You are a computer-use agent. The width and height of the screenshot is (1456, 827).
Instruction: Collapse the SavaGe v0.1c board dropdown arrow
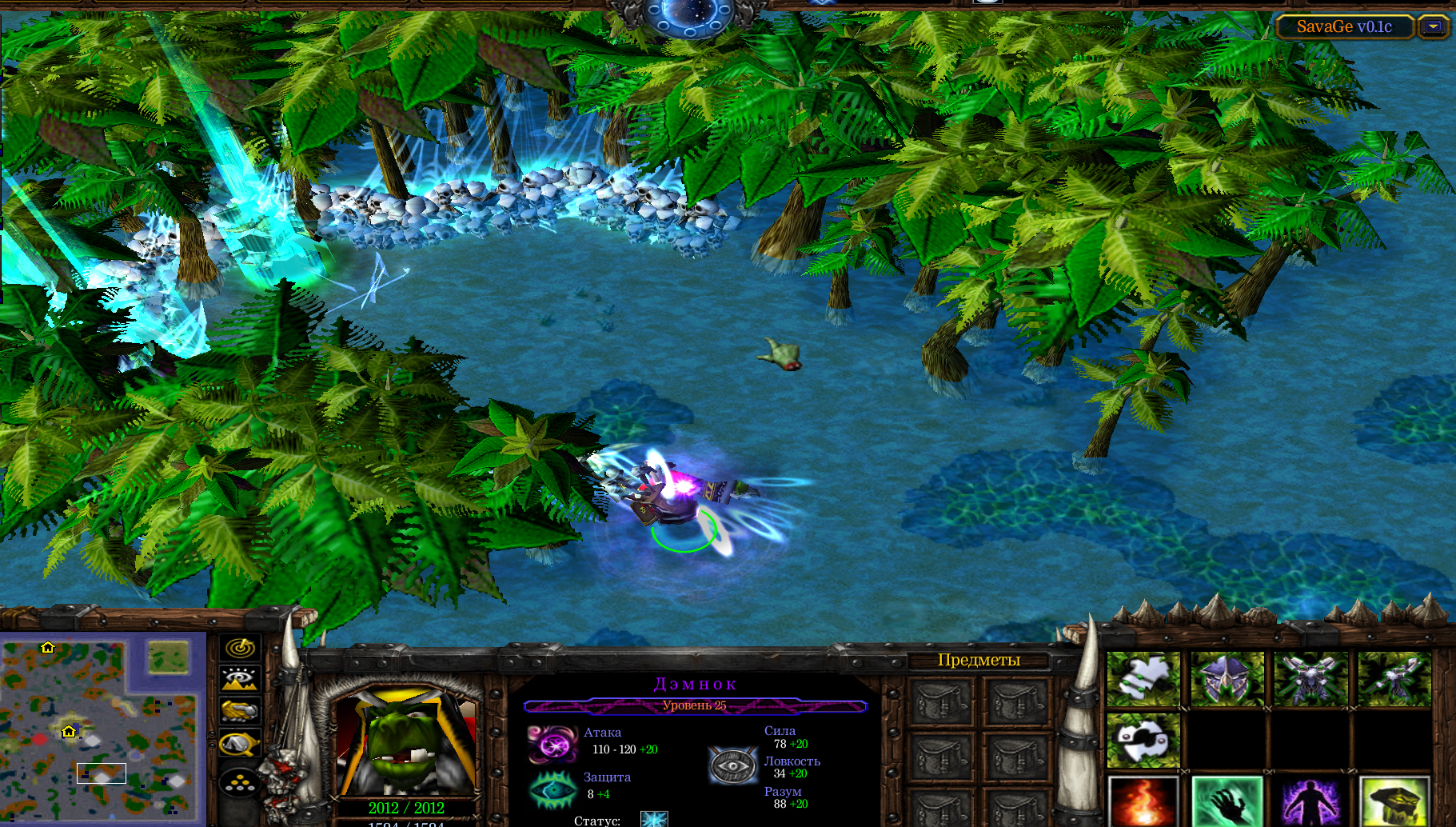point(1434,26)
